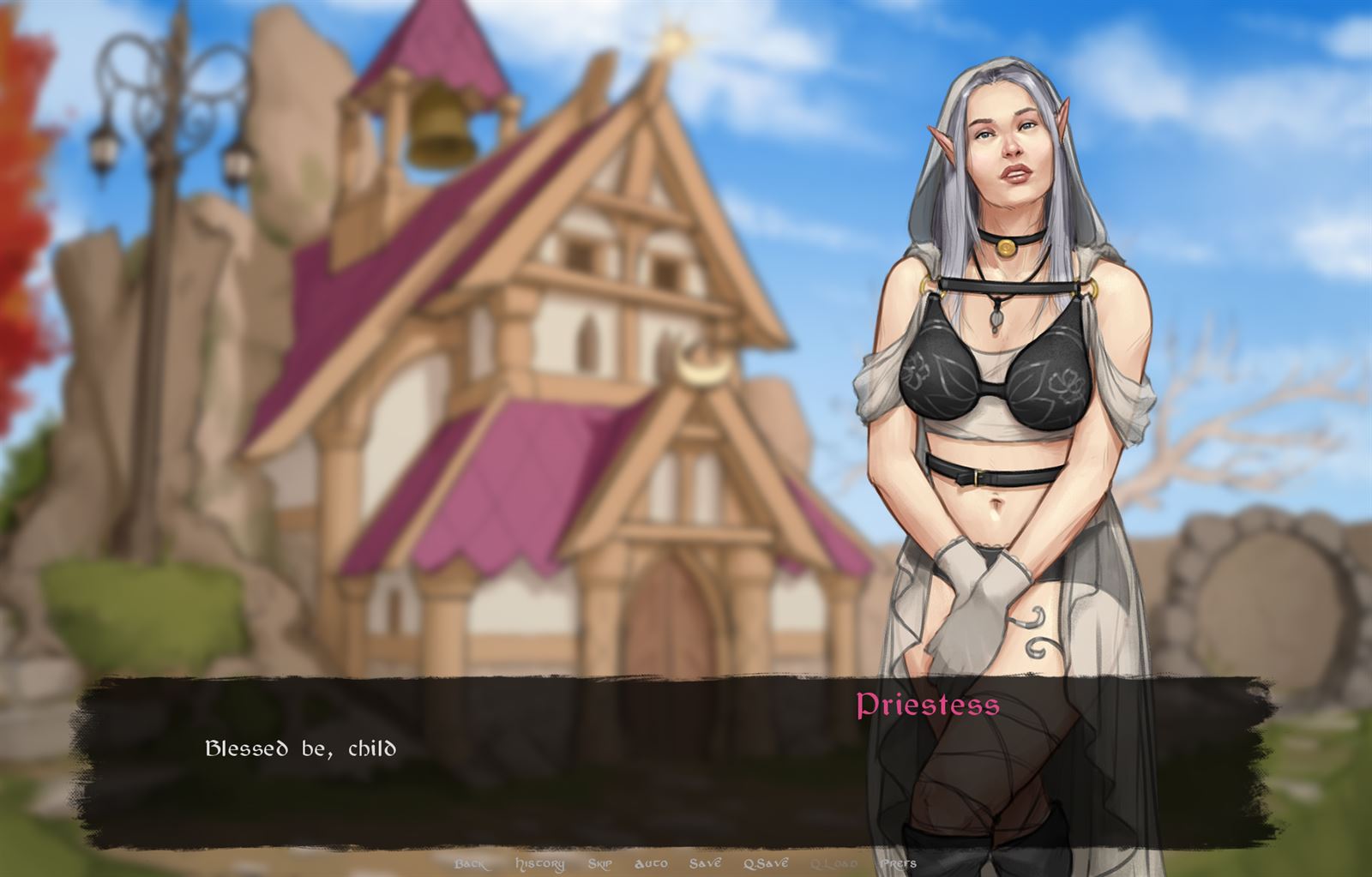Go back with the Back button
The image size is (1372, 877).
click(x=471, y=863)
